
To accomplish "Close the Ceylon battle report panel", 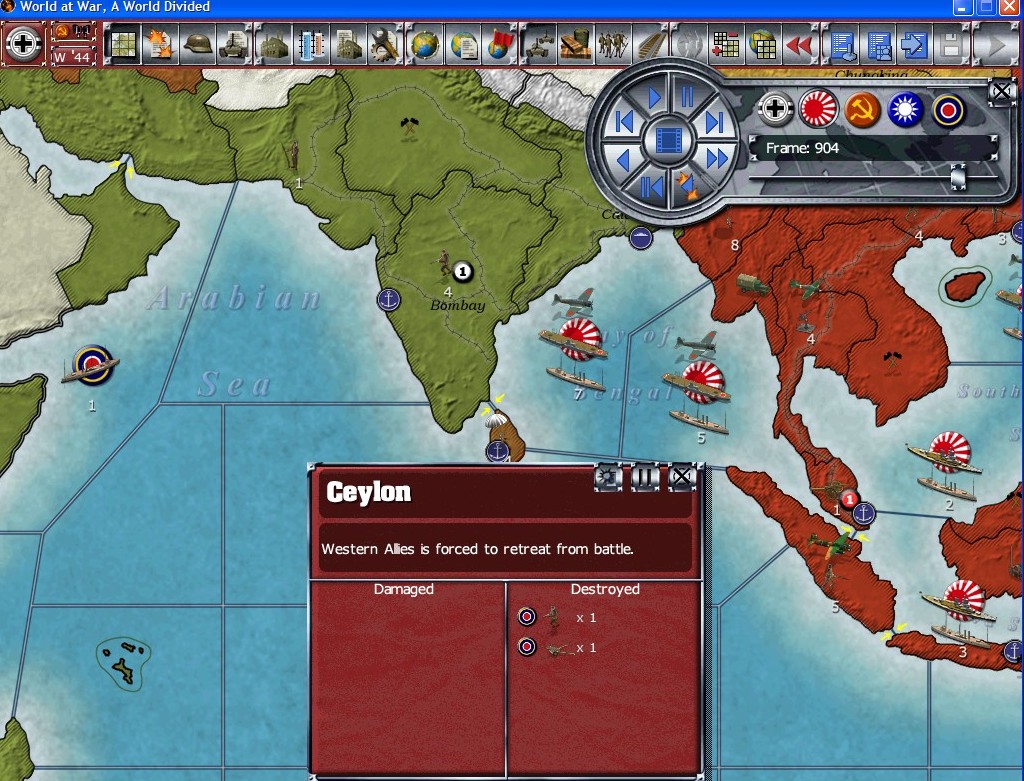I will click(x=682, y=478).
